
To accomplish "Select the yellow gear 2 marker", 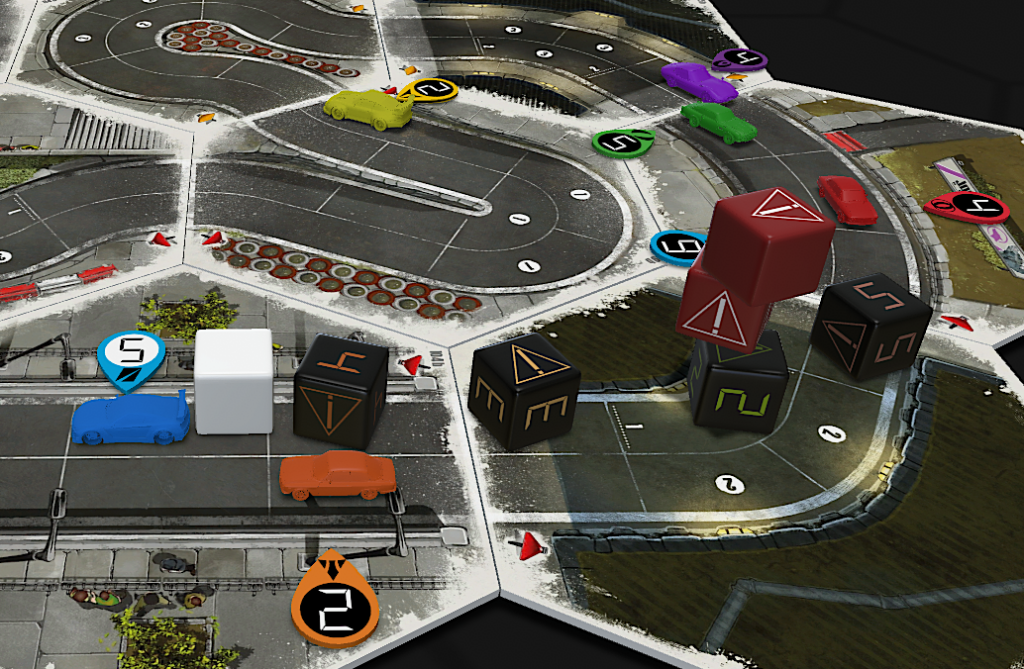I will click(x=434, y=90).
